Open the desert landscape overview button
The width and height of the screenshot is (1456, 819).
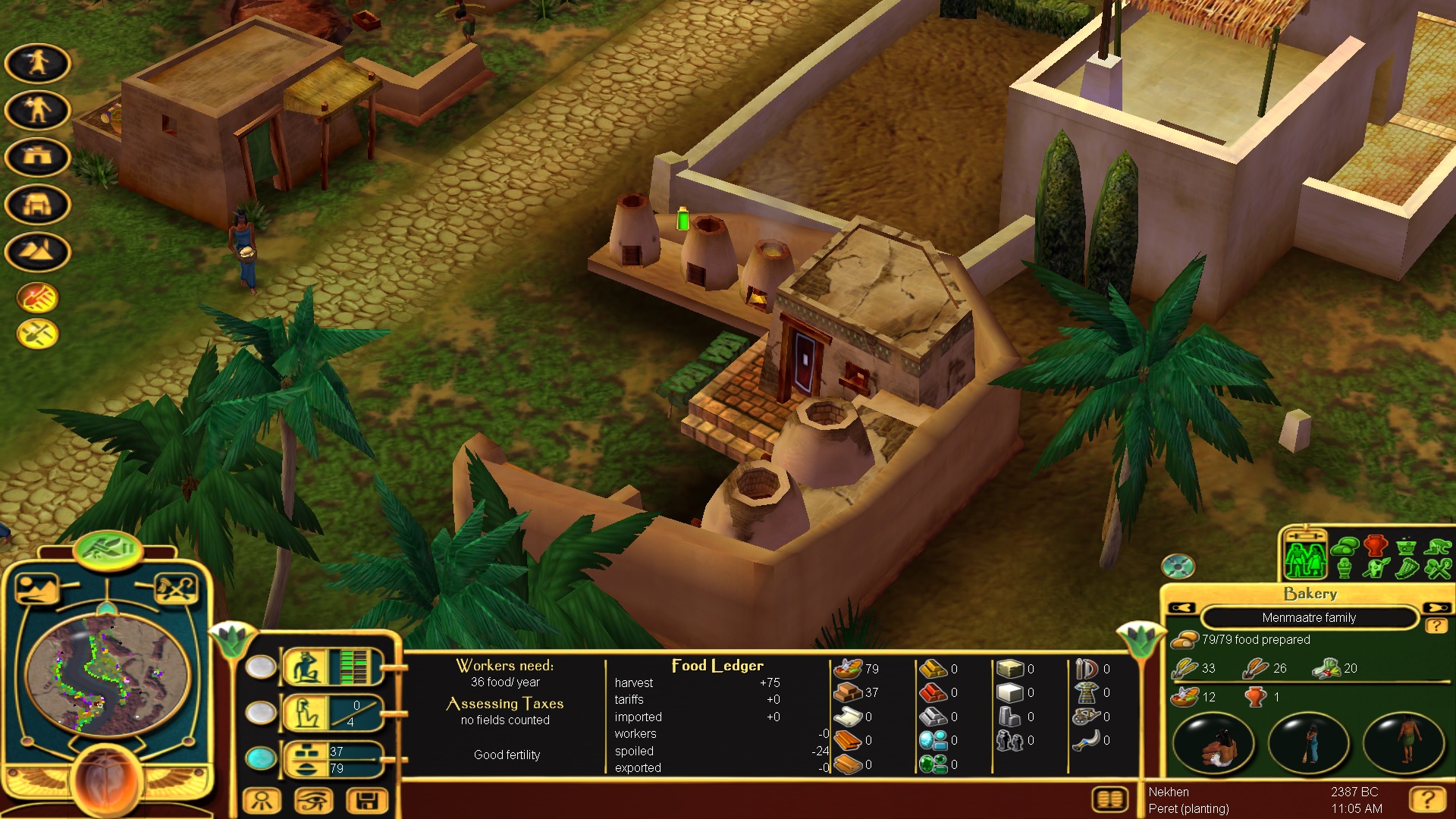(x=37, y=589)
